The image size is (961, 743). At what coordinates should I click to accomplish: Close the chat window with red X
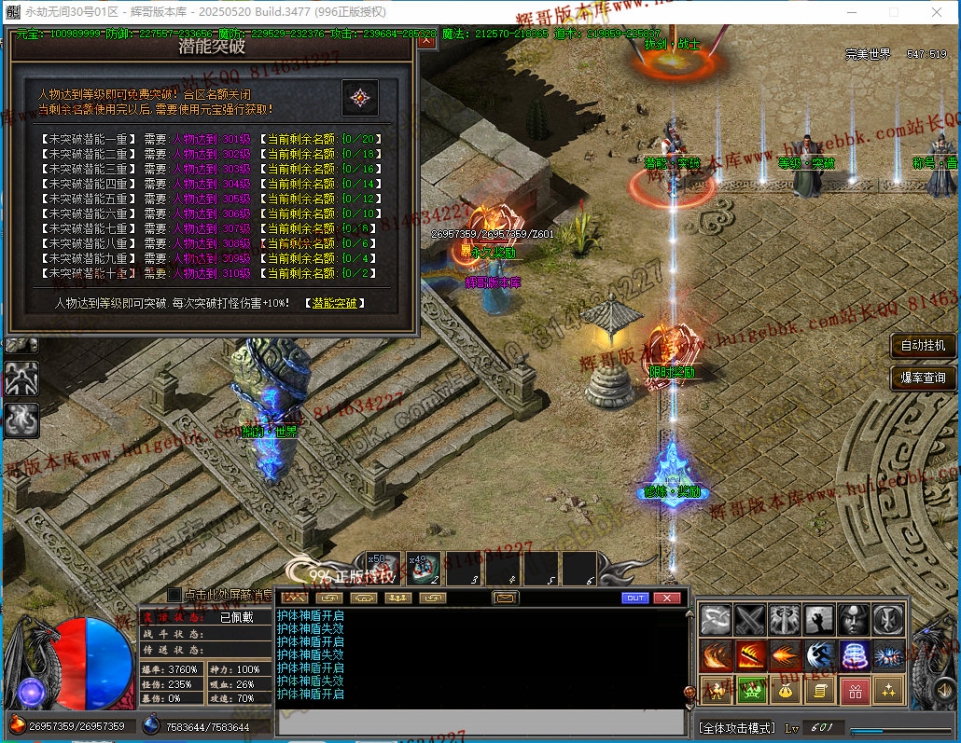click(666, 598)
